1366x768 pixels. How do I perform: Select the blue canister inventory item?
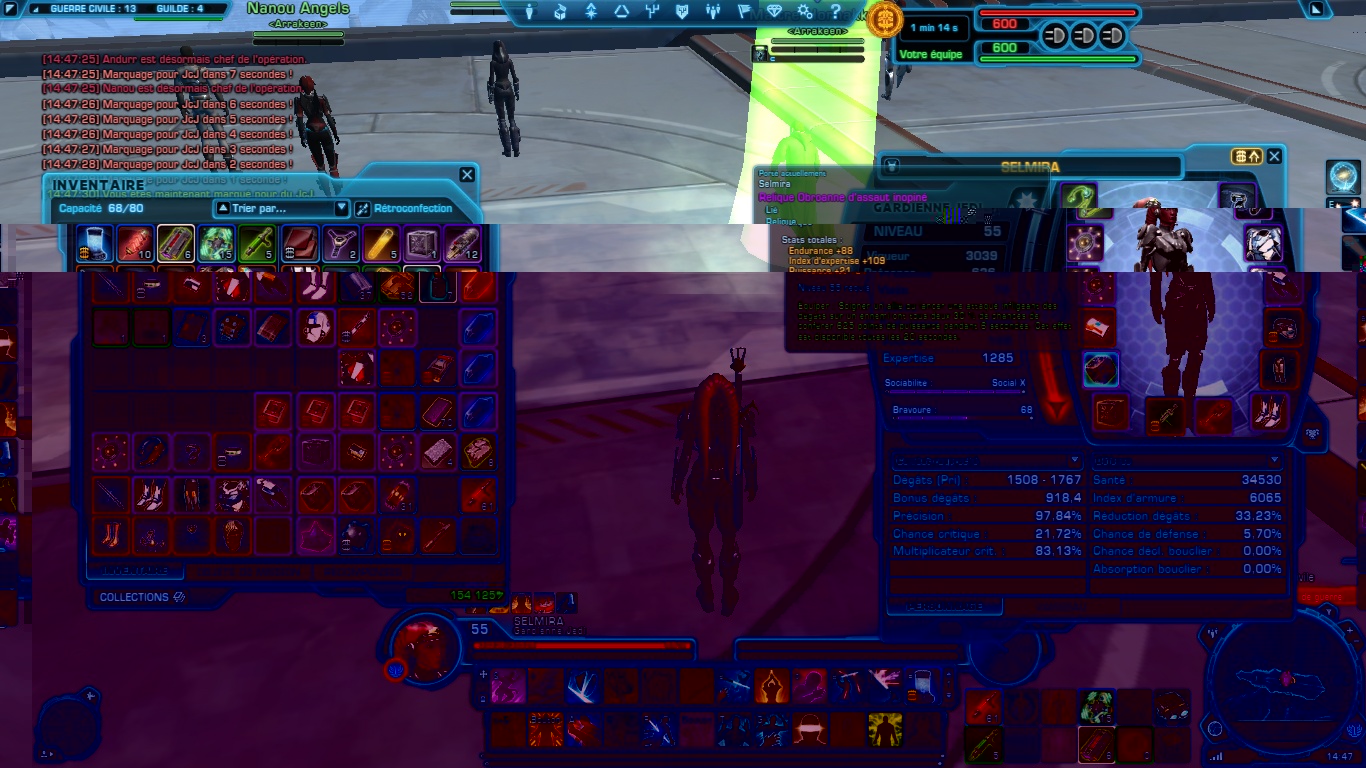pyautogui.click(x=94, y=243)
